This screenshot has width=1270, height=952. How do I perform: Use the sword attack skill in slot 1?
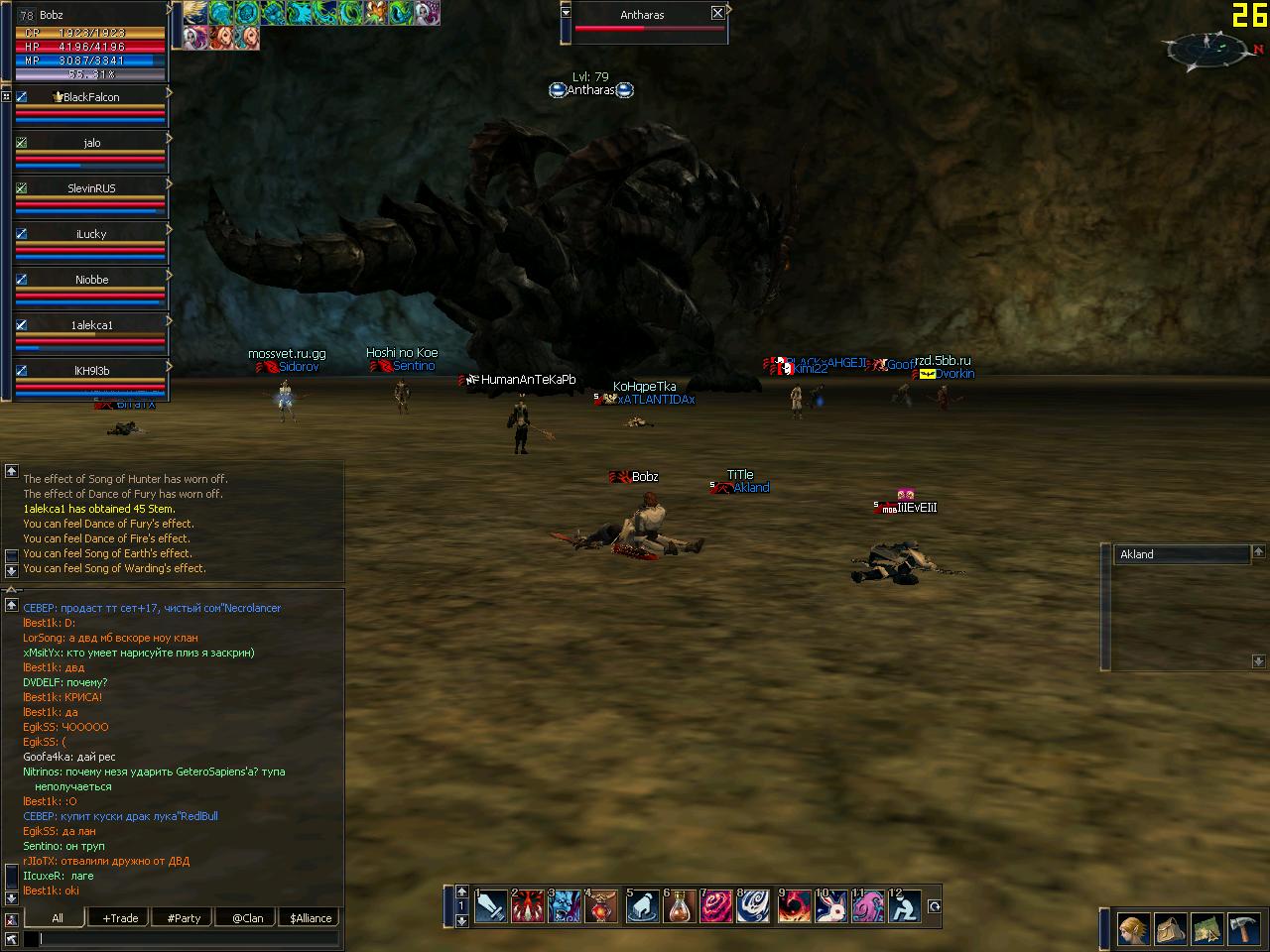click(x=491, y=906)
